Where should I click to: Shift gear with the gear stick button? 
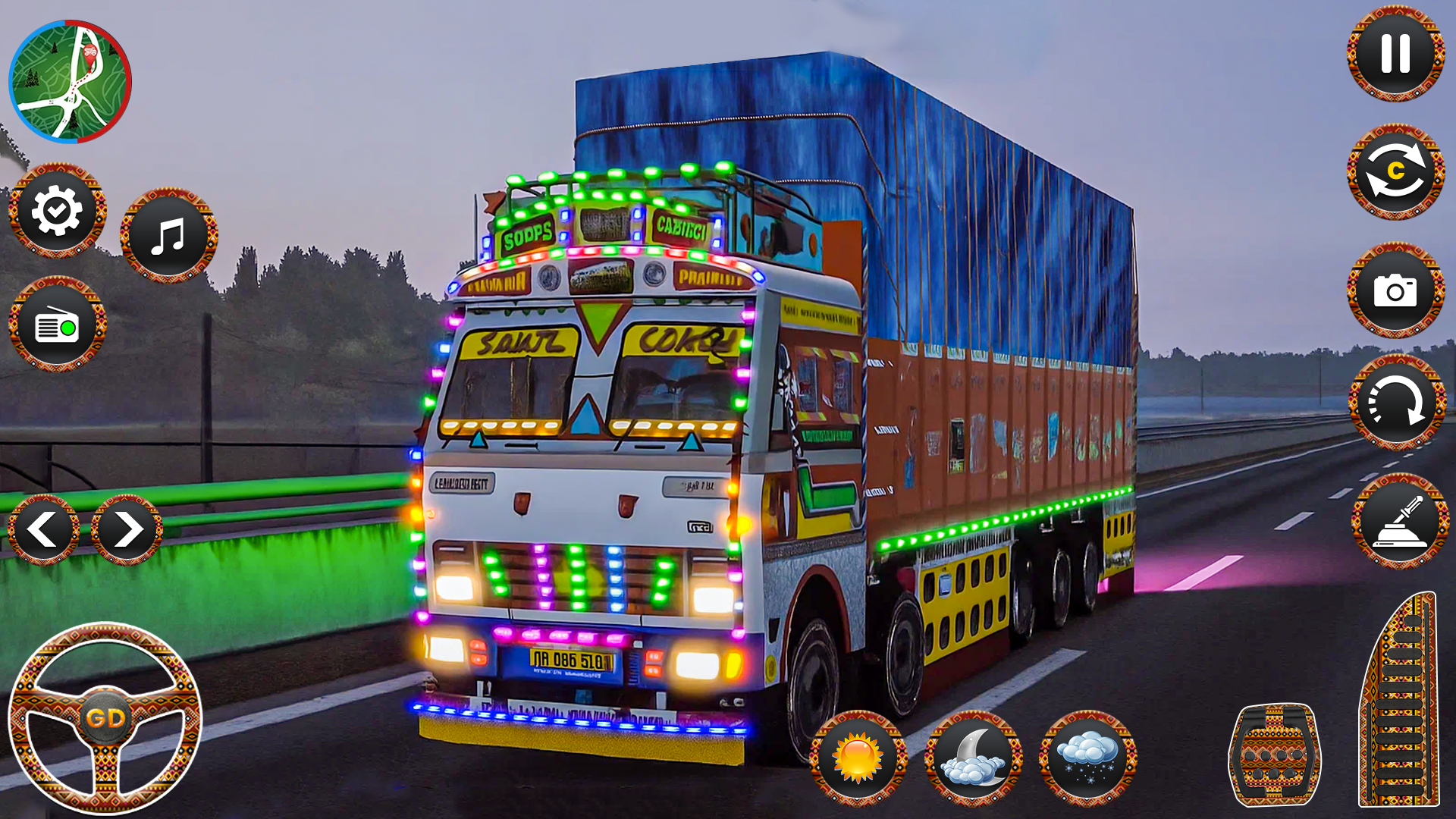(1400, 522)
